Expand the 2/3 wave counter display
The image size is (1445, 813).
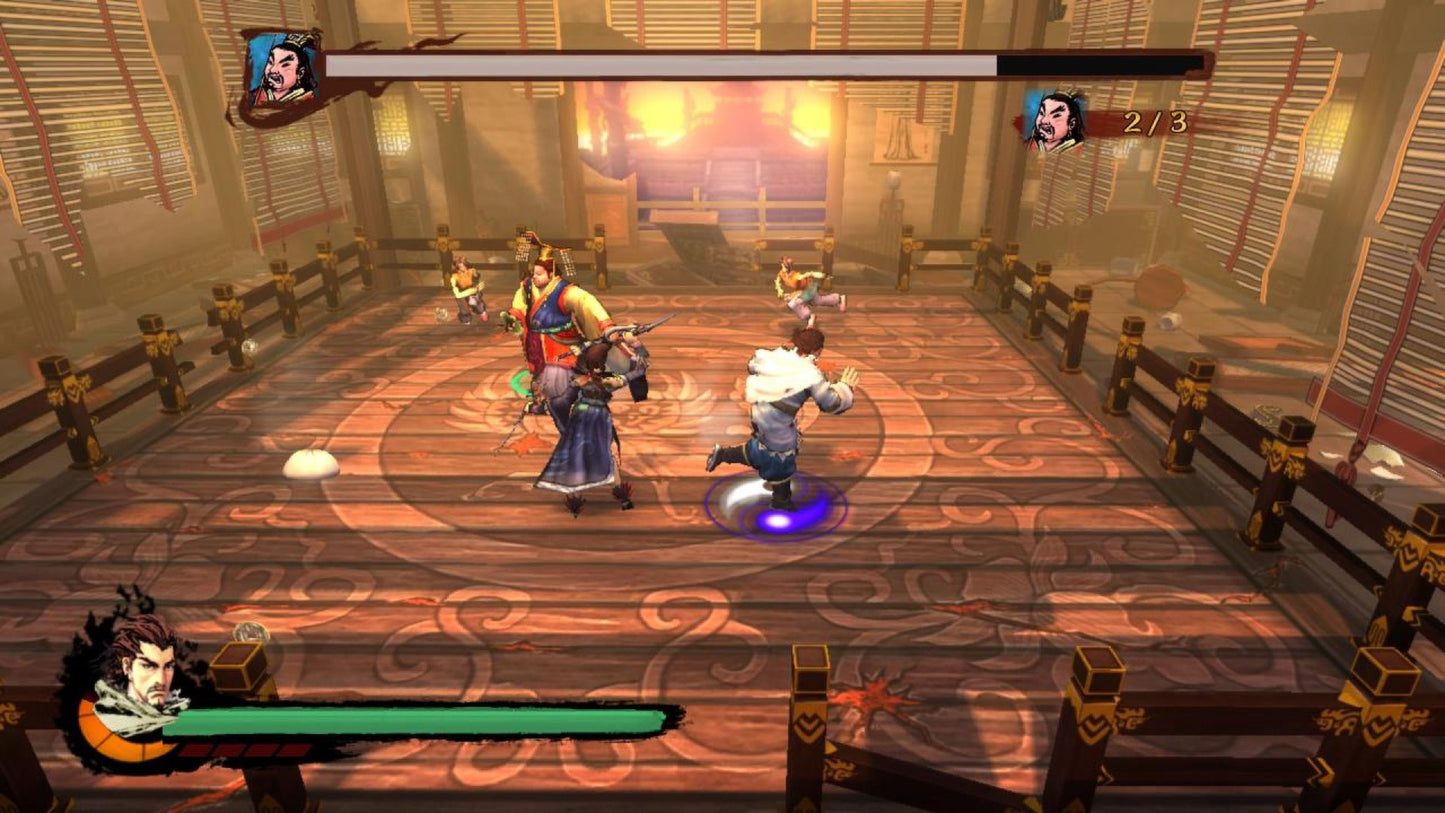1154,122
